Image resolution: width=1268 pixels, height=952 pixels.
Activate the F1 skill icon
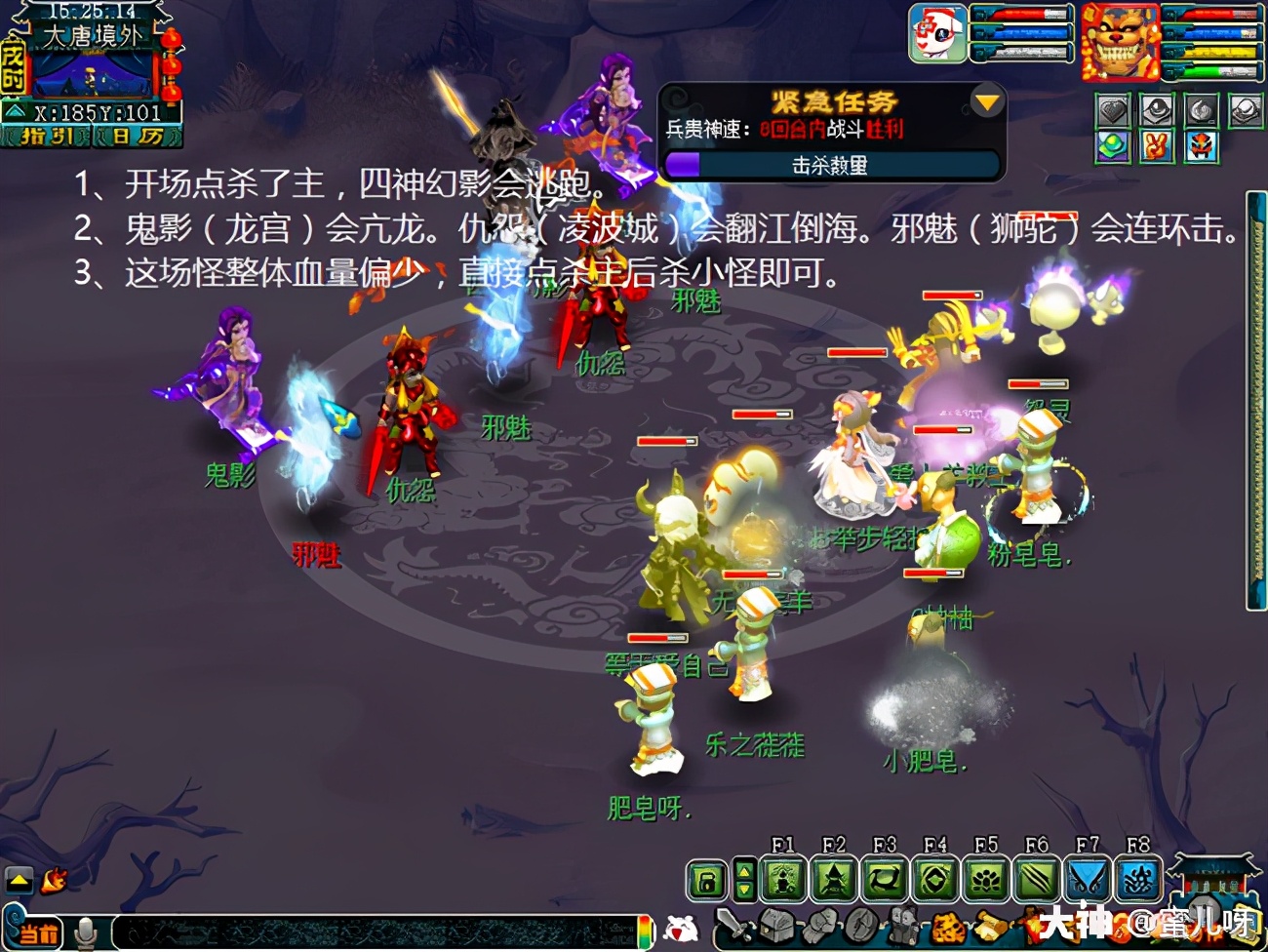coord(783,880)
